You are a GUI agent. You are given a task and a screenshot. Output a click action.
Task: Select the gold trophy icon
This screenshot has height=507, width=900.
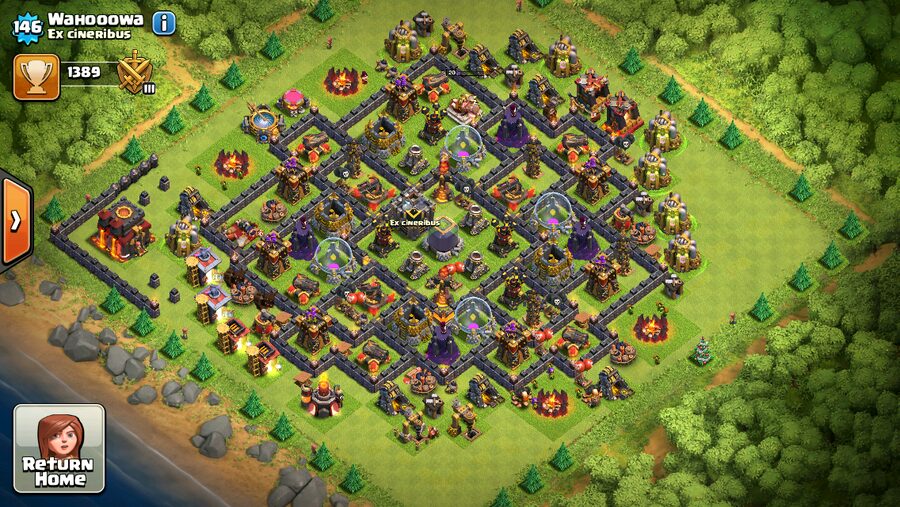(x=36, y=76)
